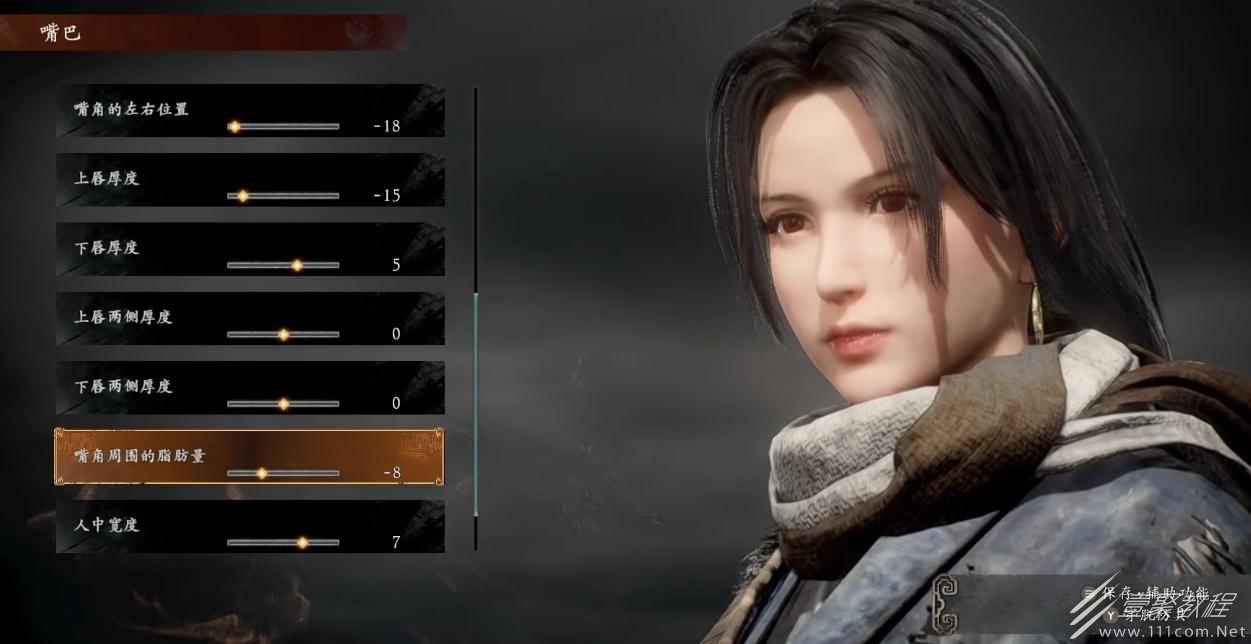Click the 嘴角的左右位置 slider handle
Screen dimensions: 1251x644
point(234,127)
